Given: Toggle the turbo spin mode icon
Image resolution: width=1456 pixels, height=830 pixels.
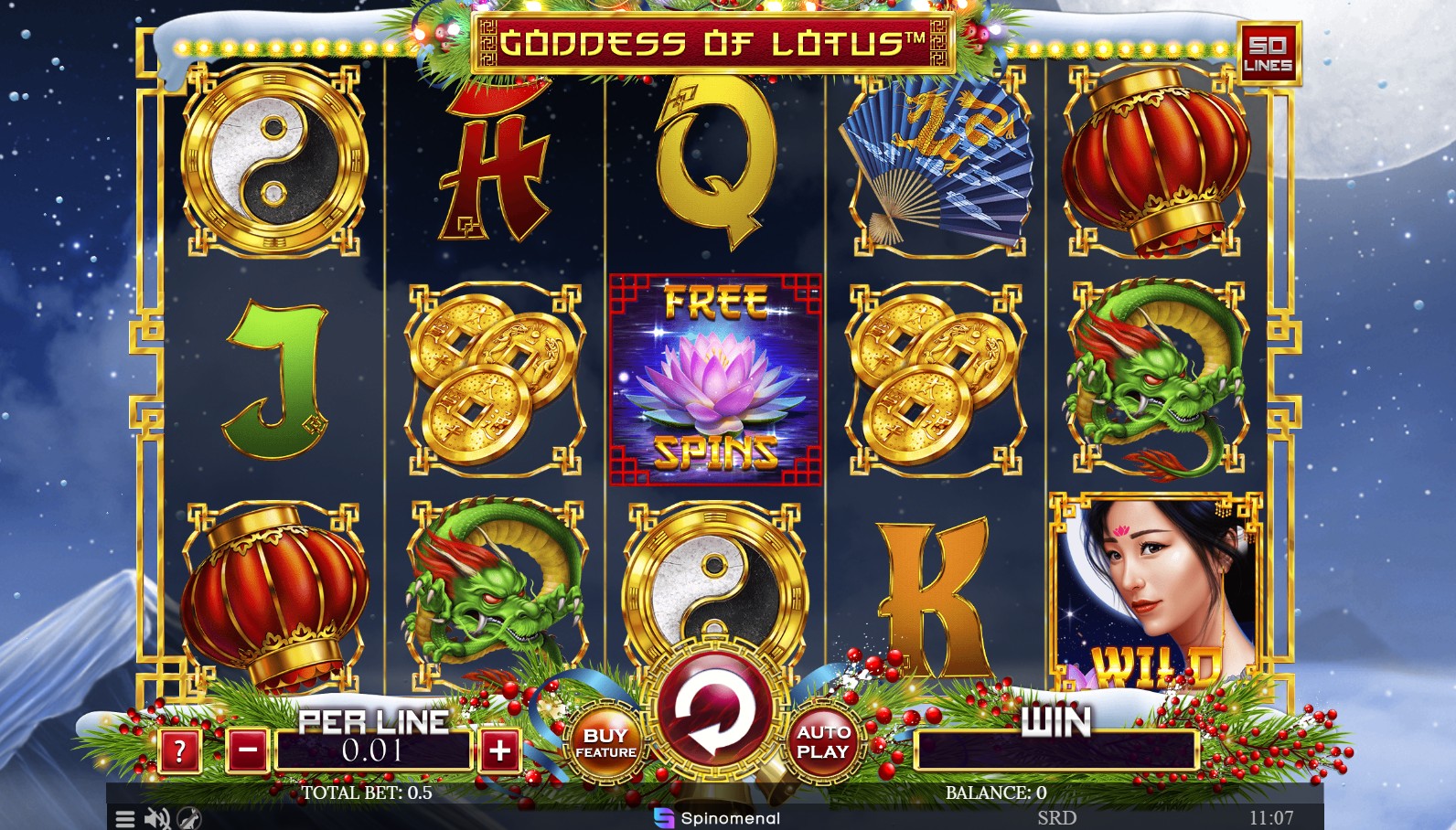Looking at the screenshot, I should point(187,818).
